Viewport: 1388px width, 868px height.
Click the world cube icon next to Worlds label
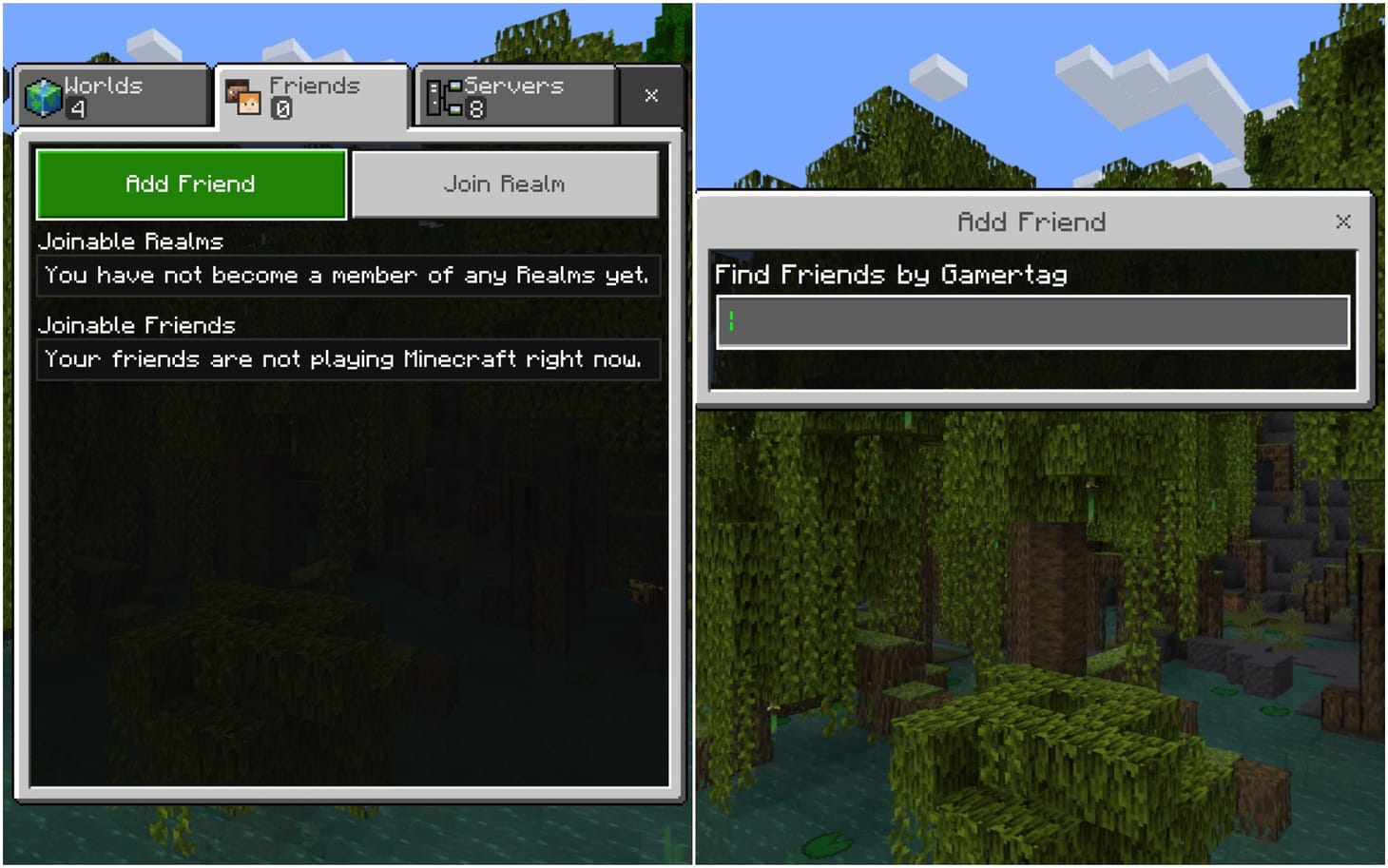point(42,94)
